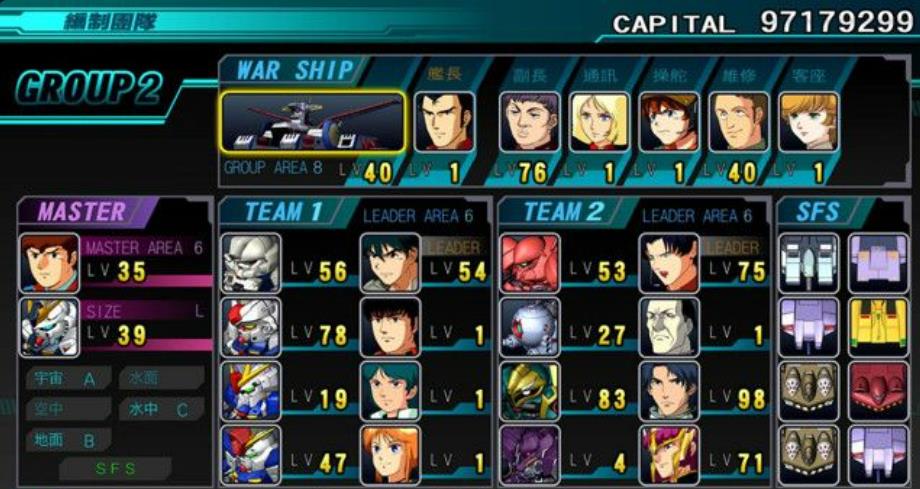Screen dimensions: 920x489
Task: Choose the level 39 master Gundam unit
Action: point(49,327)
